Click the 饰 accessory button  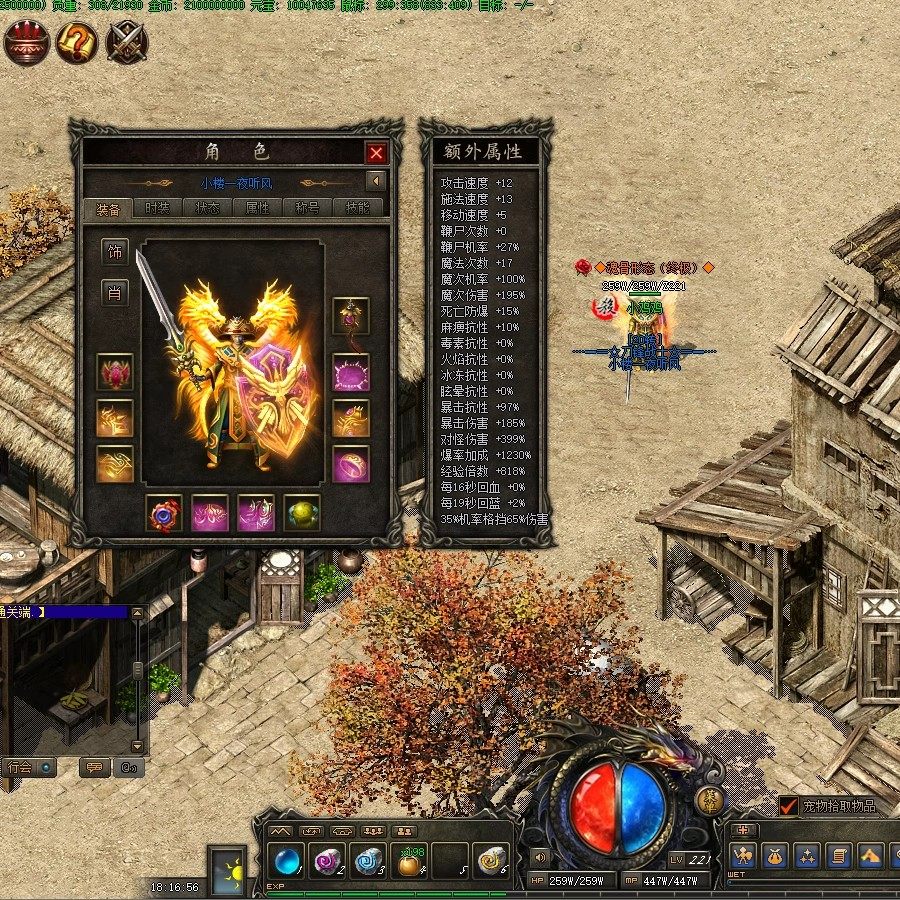[x=115, y=251]
